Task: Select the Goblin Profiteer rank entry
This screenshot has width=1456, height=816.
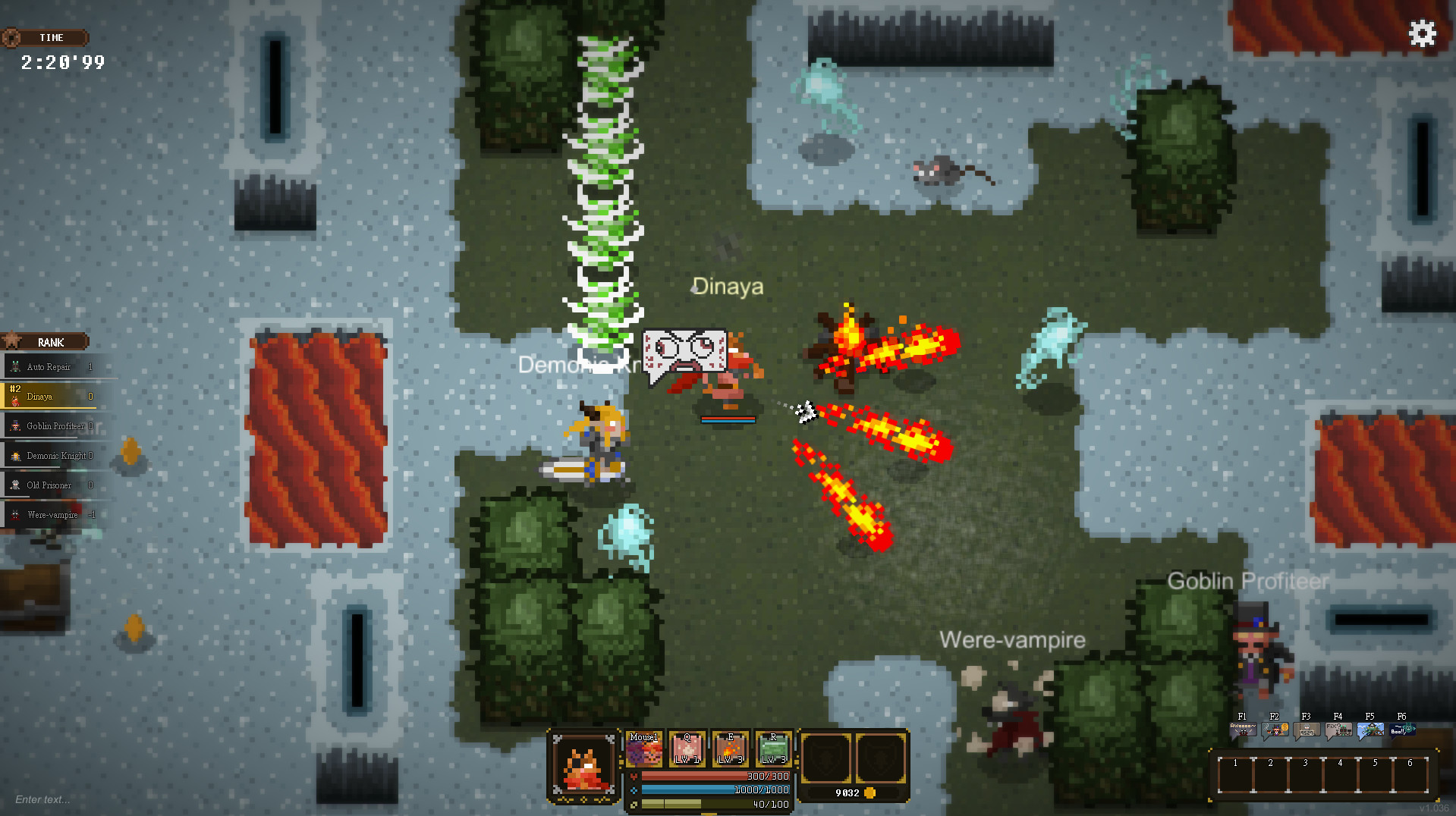Action: [53, 425]
